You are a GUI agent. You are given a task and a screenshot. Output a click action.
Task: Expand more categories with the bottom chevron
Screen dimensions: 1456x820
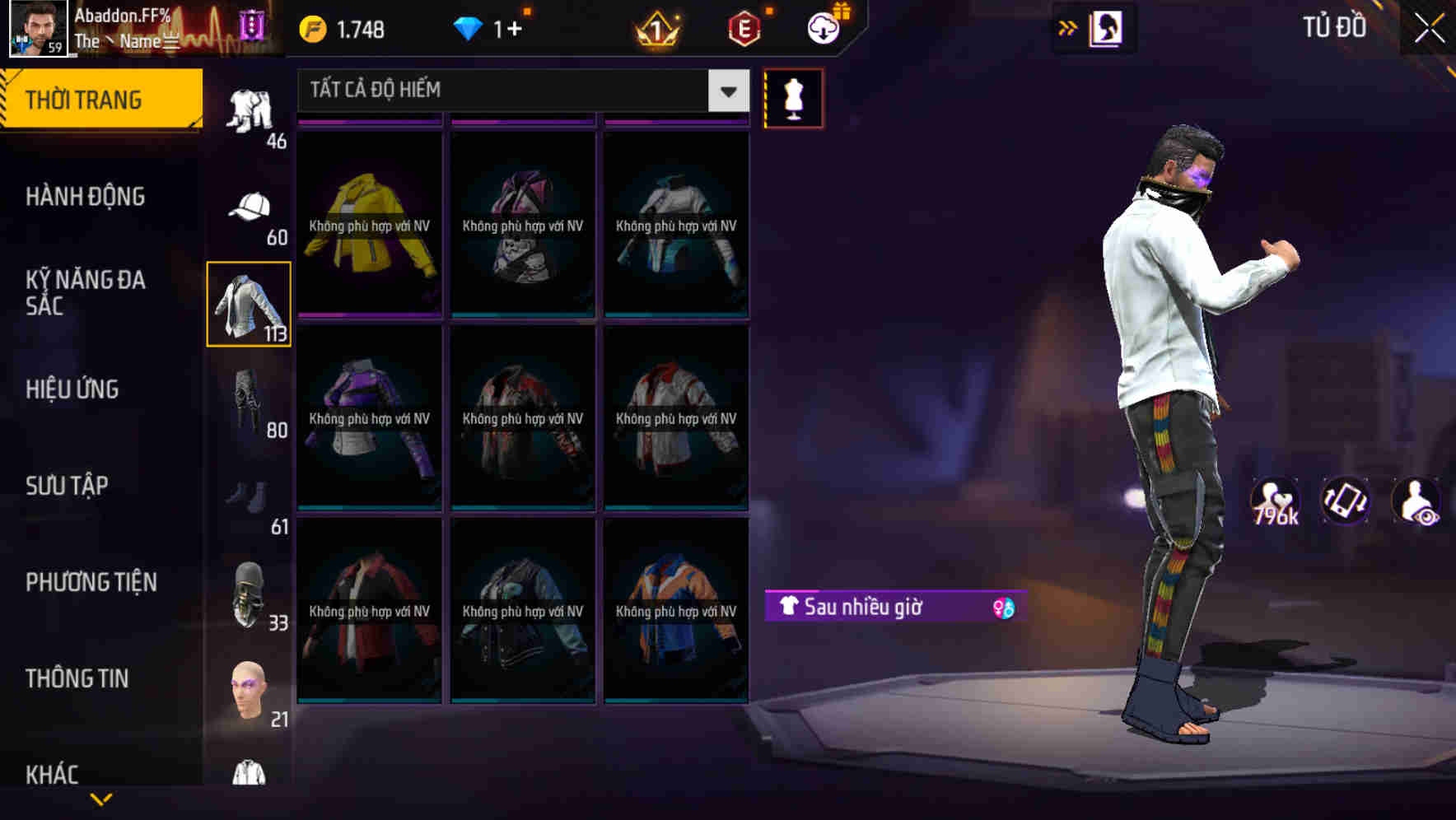(x=103, y=799)
